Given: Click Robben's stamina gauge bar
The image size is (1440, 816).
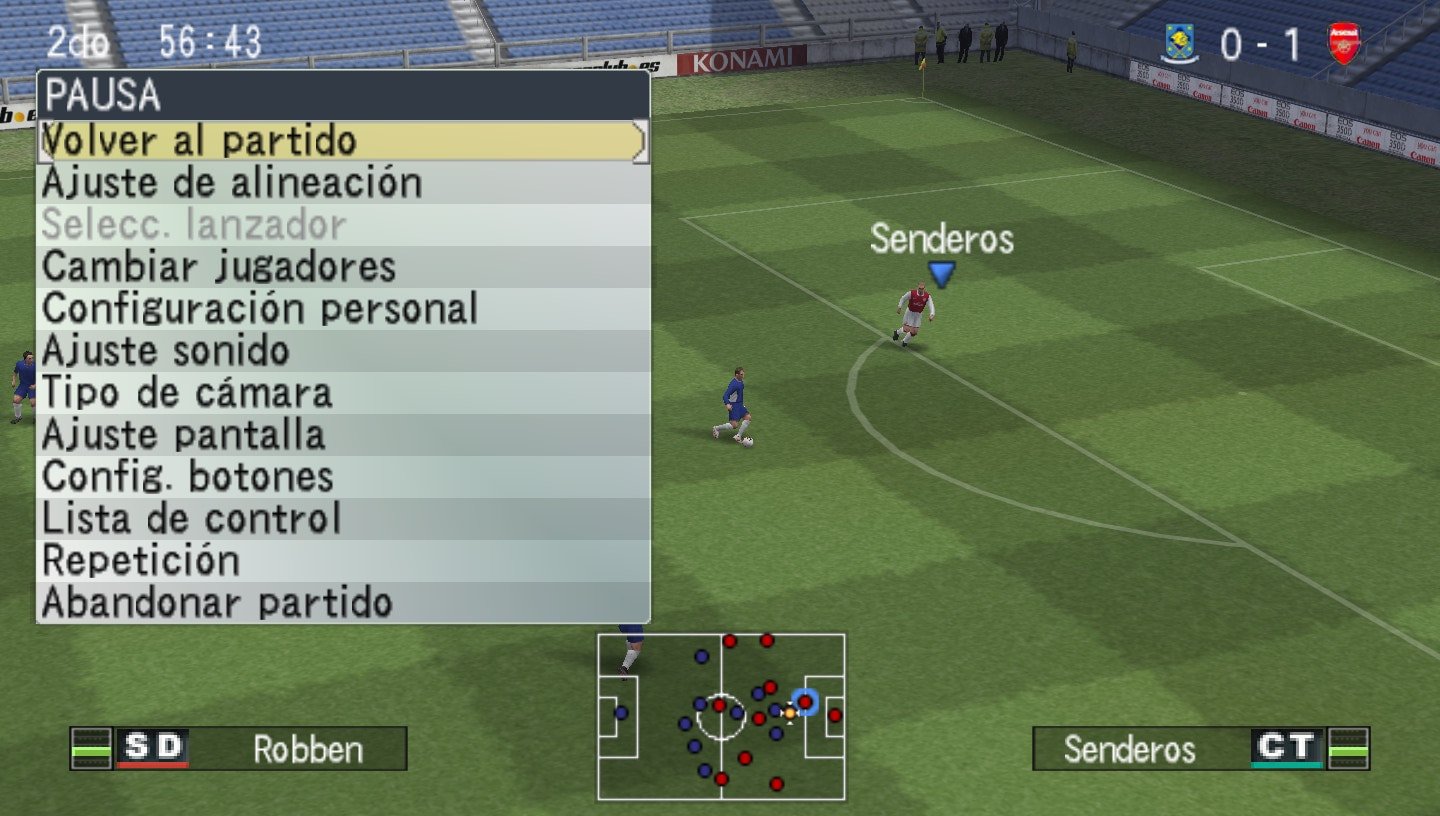Looking at the screenshot, I should (x=90, y=749).
